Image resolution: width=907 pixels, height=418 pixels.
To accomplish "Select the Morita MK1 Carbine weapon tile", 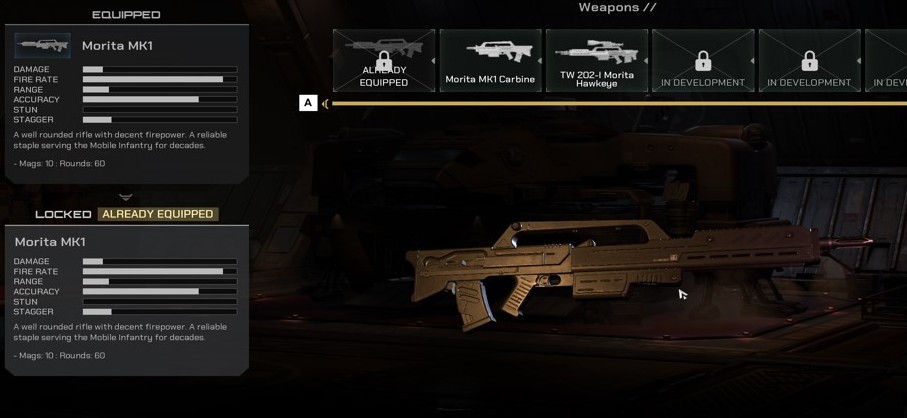I will point(490,60).
